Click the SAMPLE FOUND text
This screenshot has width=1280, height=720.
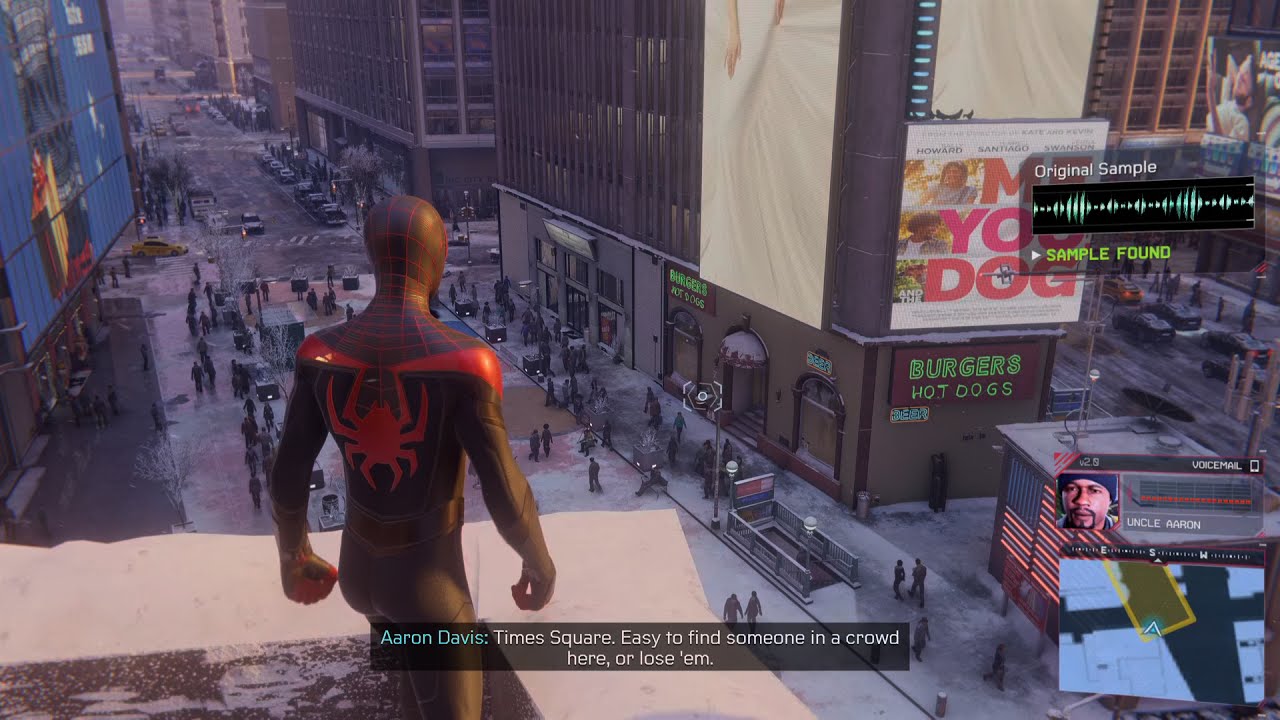click(1107, 253)
